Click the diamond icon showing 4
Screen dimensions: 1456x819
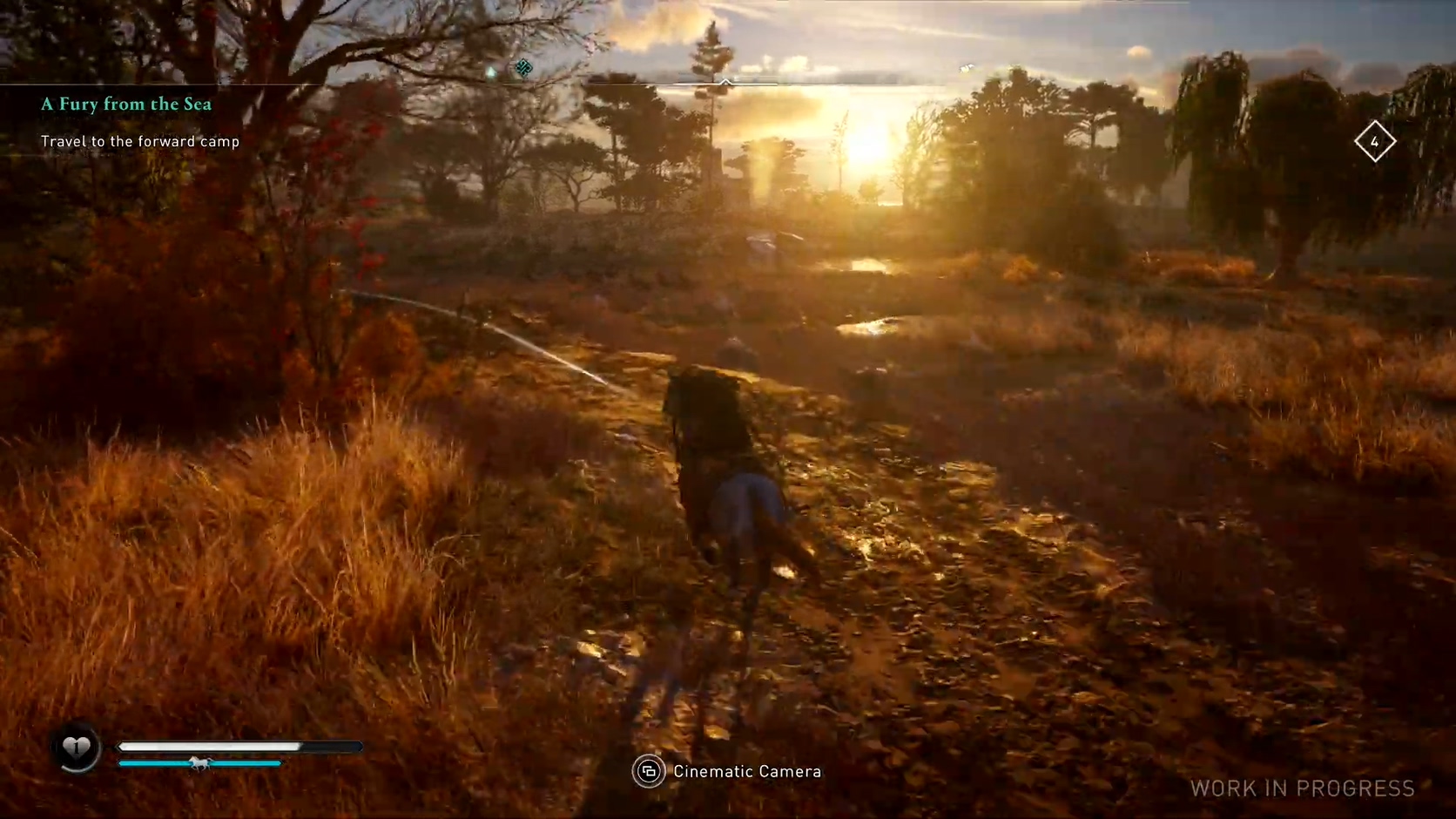pyautogui.click(x=1374, y=141)
